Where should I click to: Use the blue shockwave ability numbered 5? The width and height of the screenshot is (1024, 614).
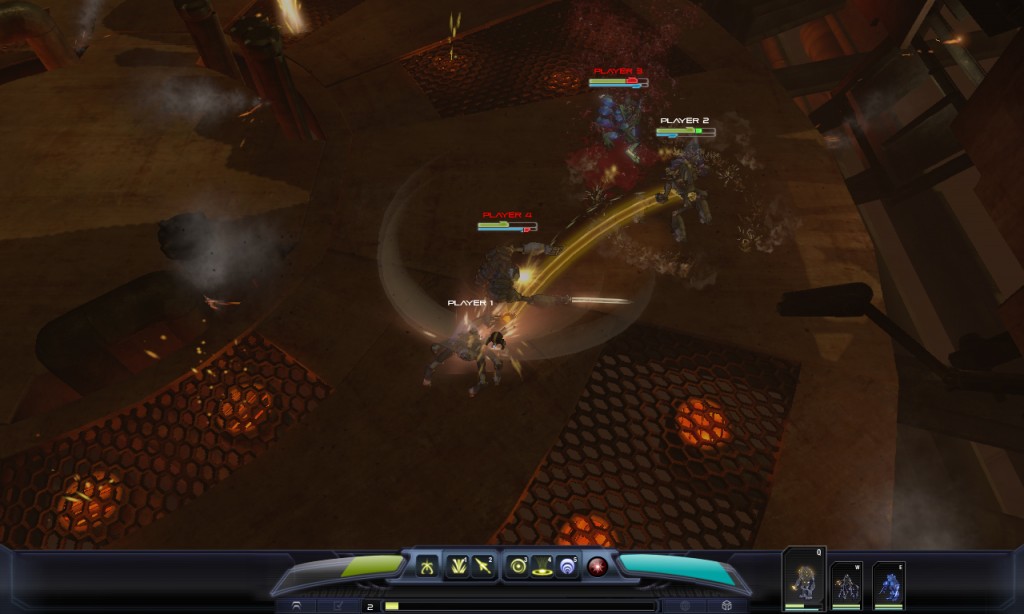pos(568,565)
